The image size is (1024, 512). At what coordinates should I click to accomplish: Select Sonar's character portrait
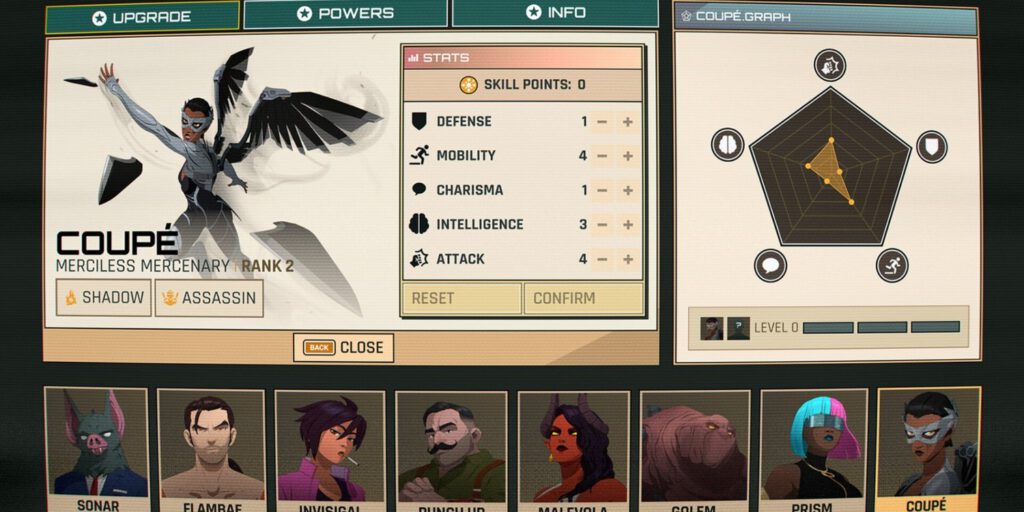(96, 445)
